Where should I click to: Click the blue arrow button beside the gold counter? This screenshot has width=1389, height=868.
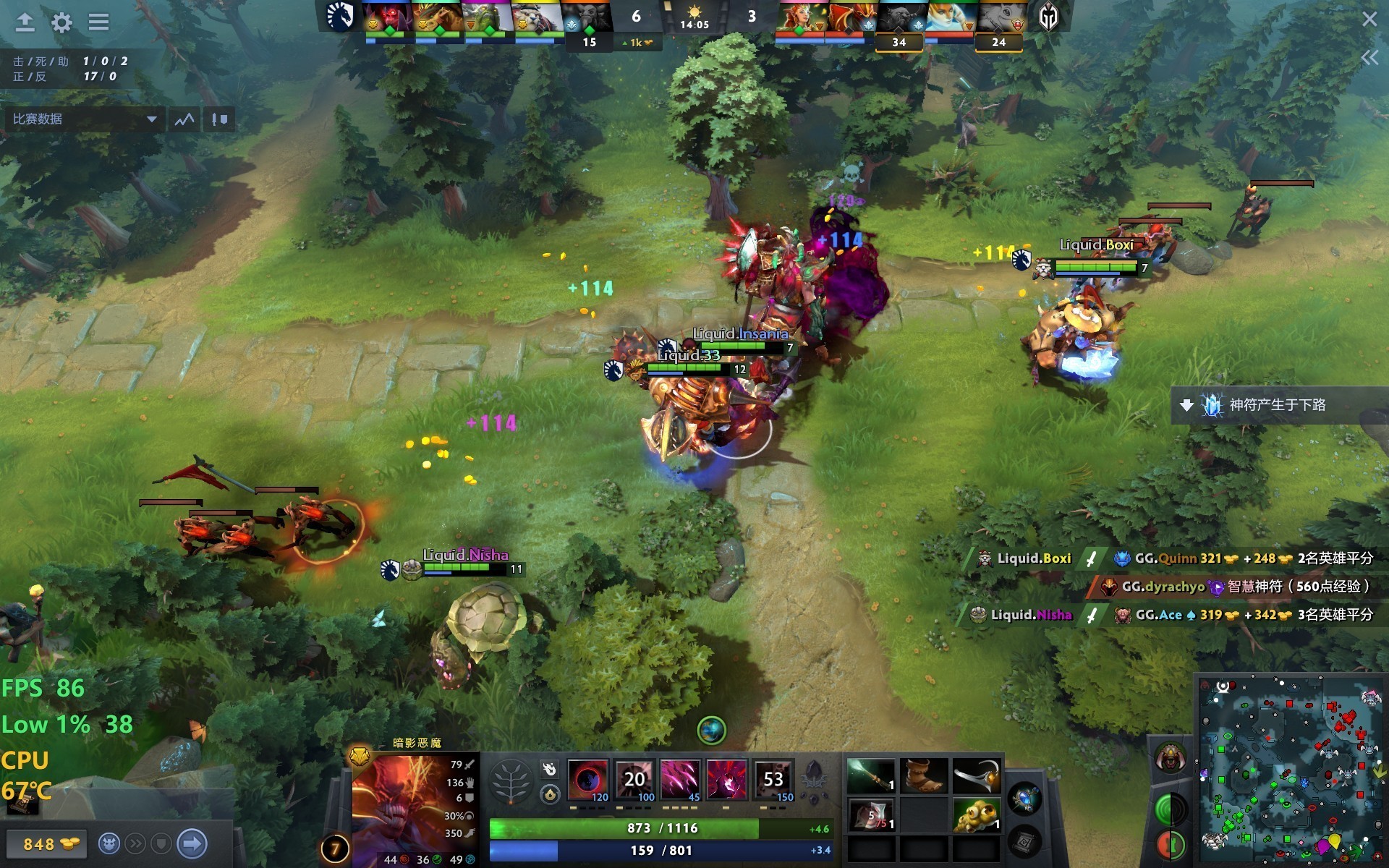pos(192,843)
